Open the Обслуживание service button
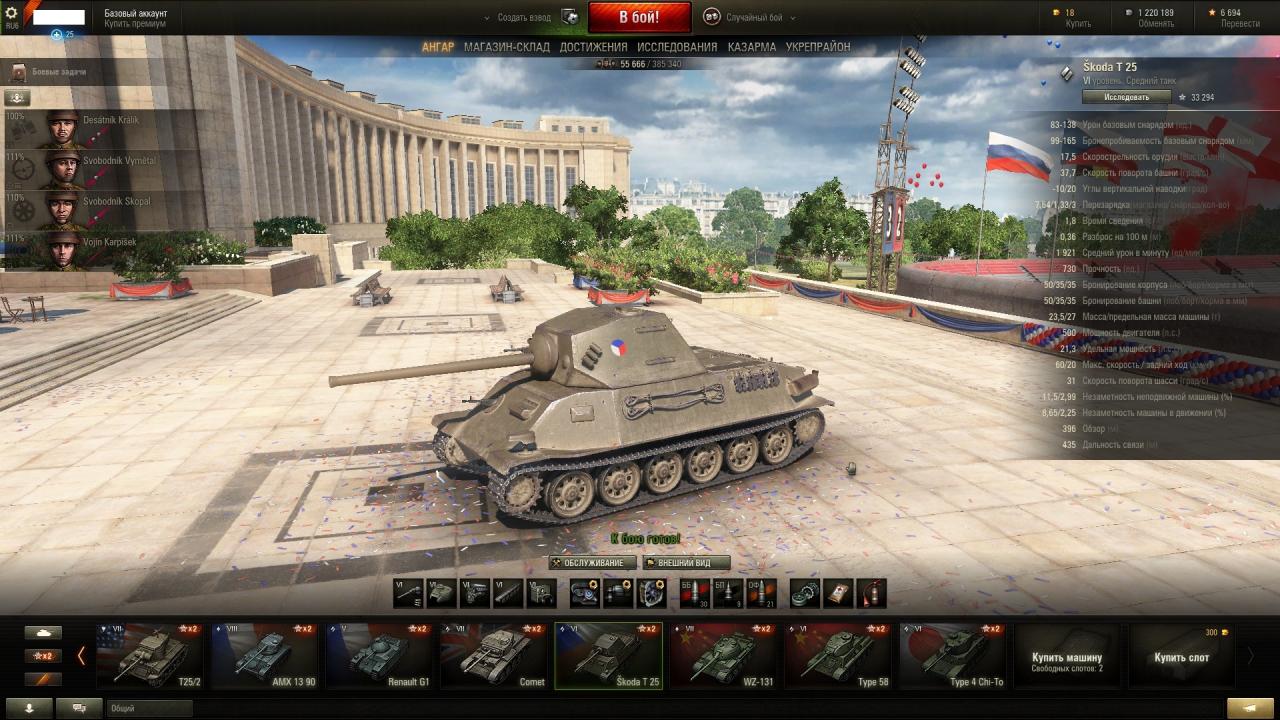This screenshot has width=1280, height=720. pyautogui.click(x=592, y=563)
